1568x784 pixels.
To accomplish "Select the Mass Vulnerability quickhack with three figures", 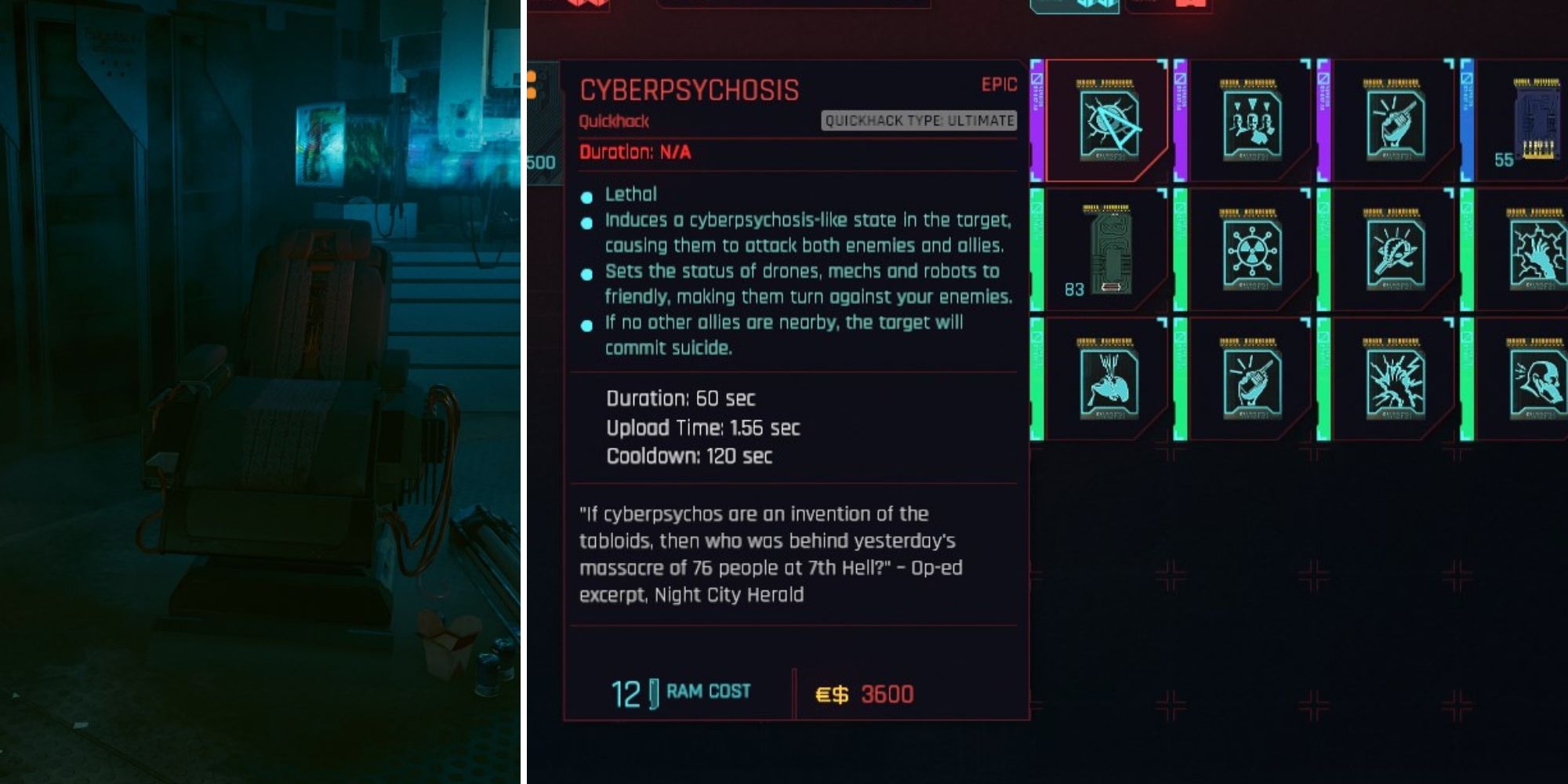I will click(1250, 124).
